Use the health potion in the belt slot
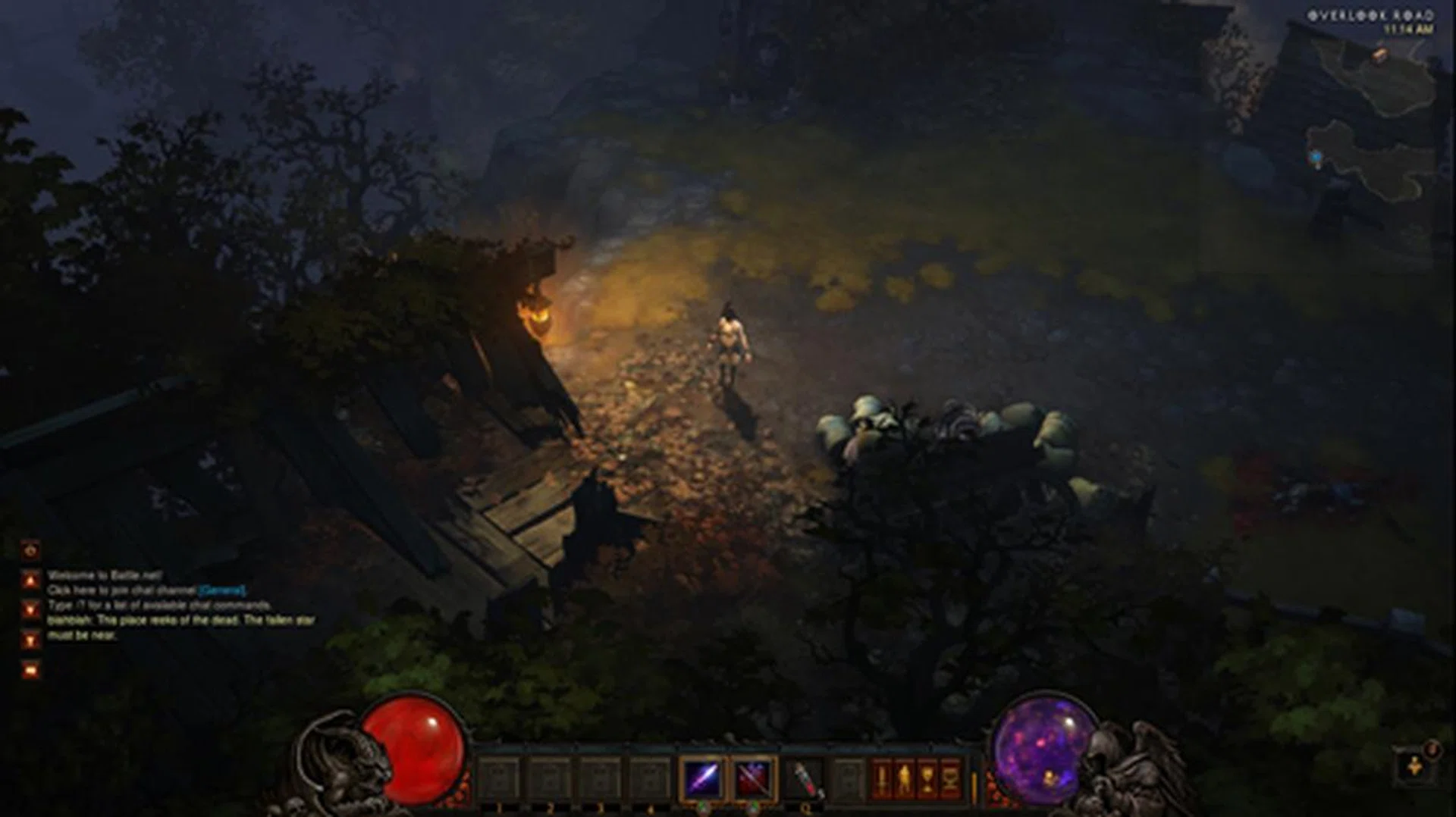This screenshot has width=1456, height=817. 805,778
